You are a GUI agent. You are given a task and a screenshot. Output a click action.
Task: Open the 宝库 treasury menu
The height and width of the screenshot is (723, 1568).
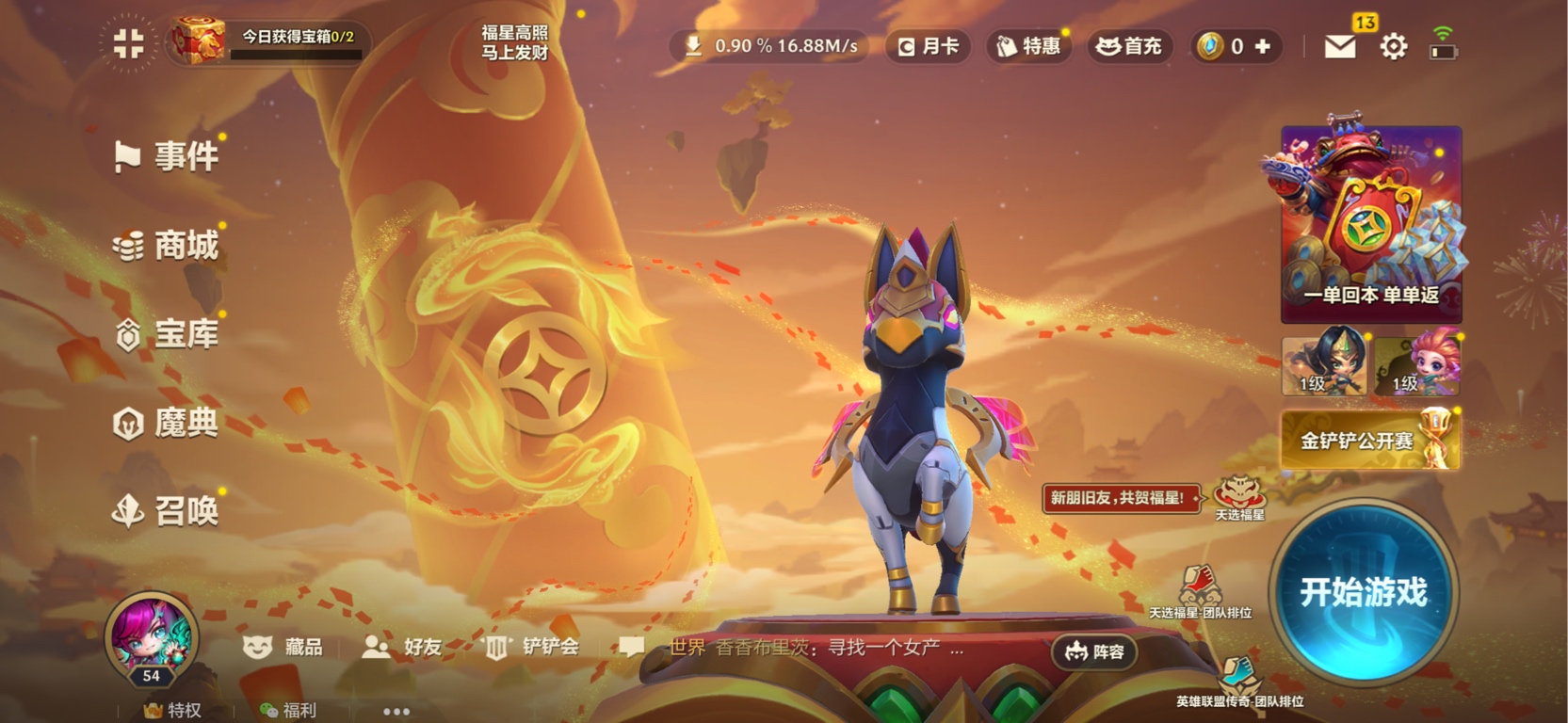(x=168, y=334)
